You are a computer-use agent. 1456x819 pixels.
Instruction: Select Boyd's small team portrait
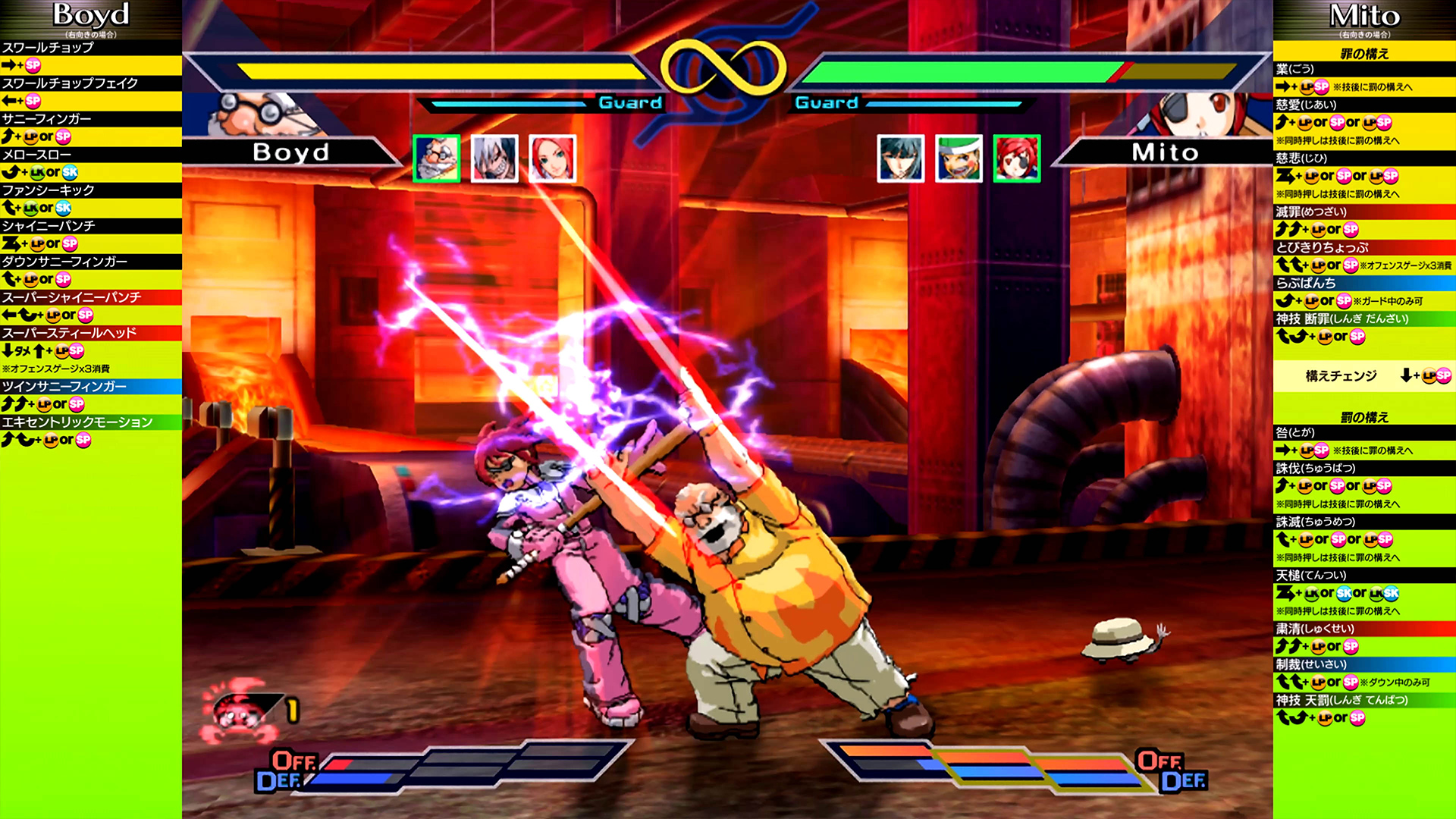coord(437,158)
